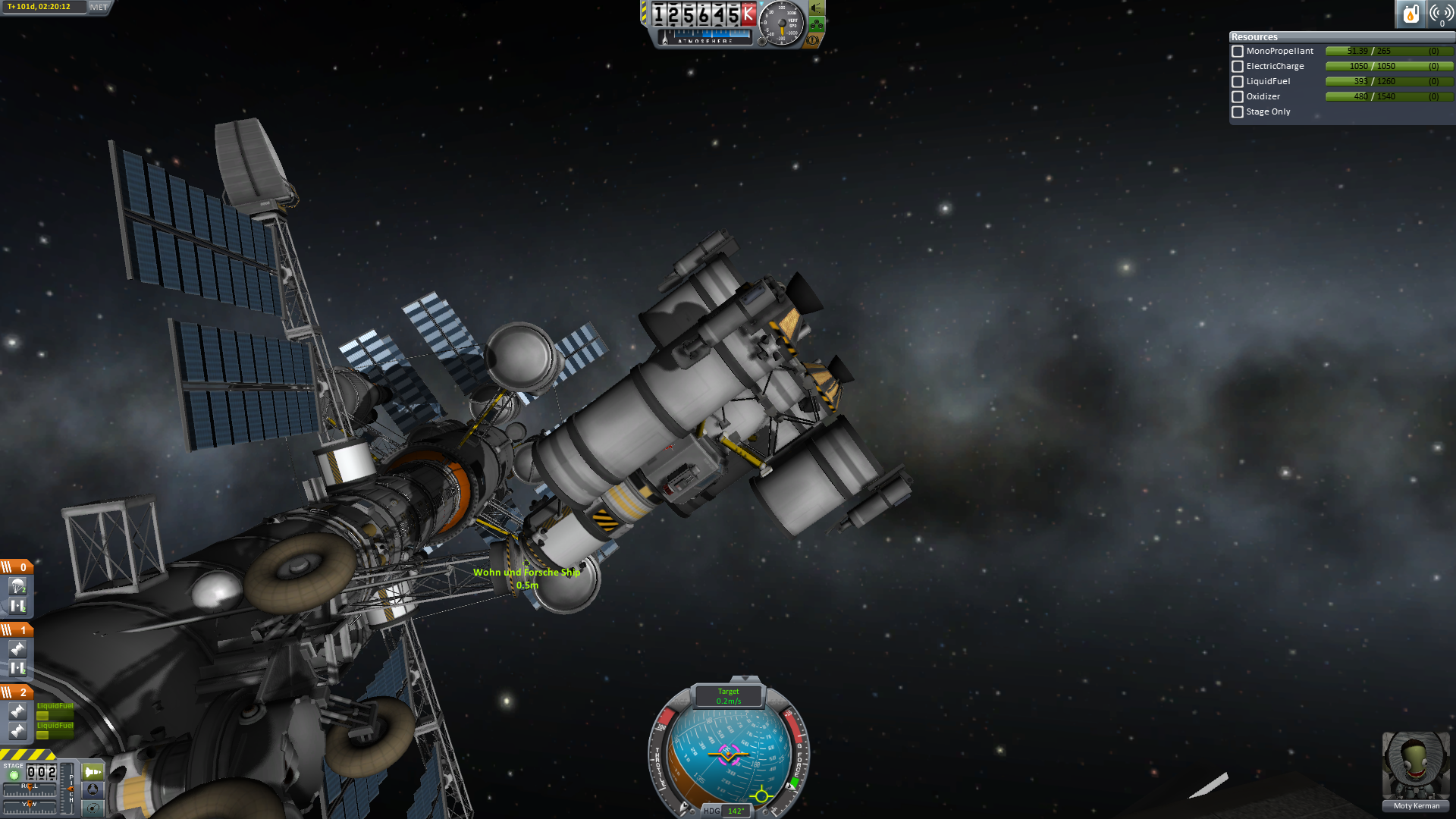The width and height of the screenshot is (1456, 819).
Task: Open Moty Kerman's crew portrait
Action: (x=1416, y=766)
